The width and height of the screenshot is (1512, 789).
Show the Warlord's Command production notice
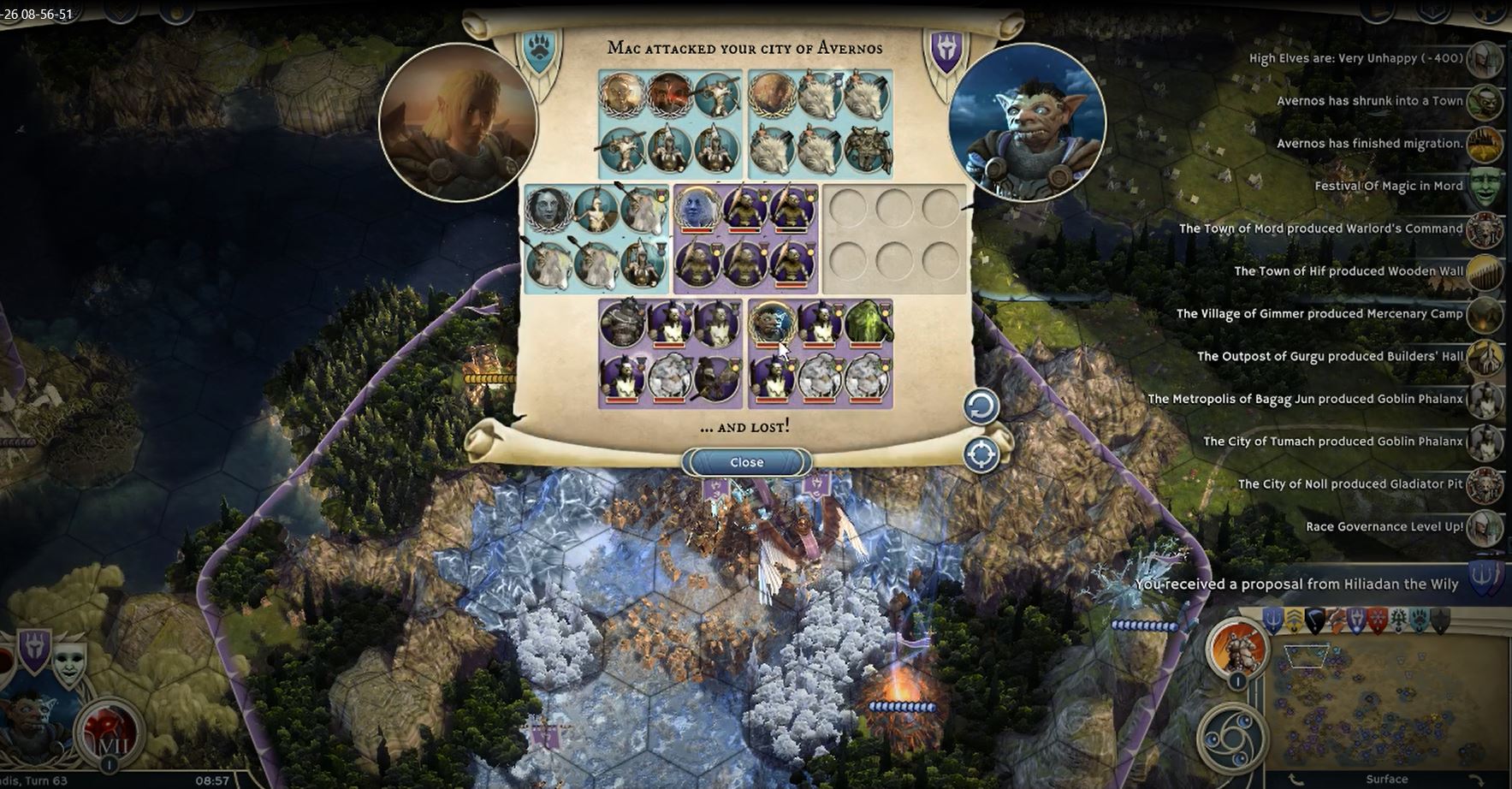(x=1320, y=228)
